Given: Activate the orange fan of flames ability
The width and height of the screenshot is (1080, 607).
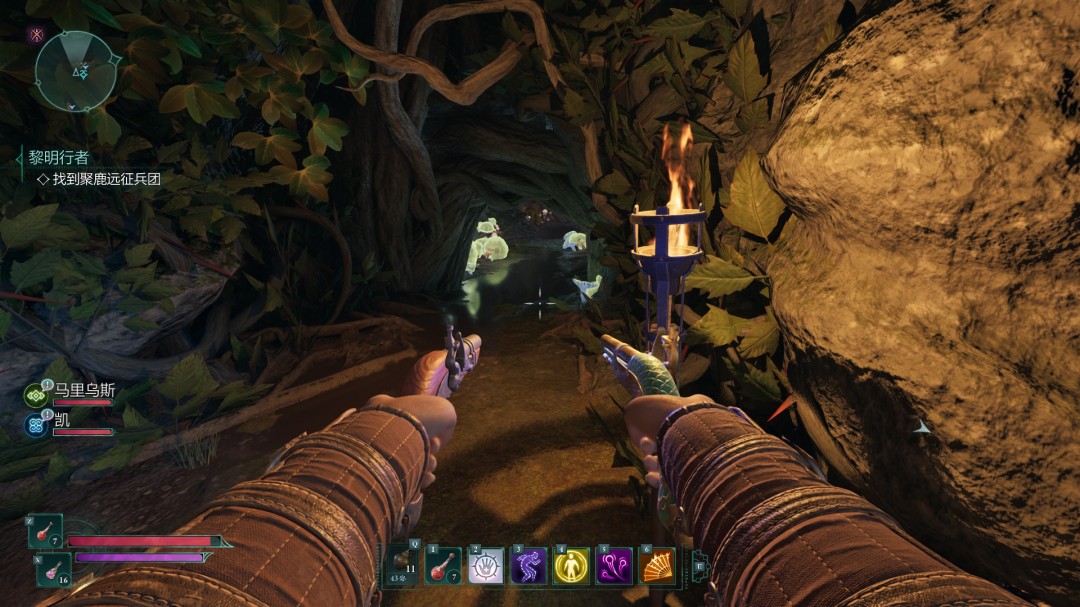Looking at the screenshot, I should pyautogui.click(x=656, y=566).
